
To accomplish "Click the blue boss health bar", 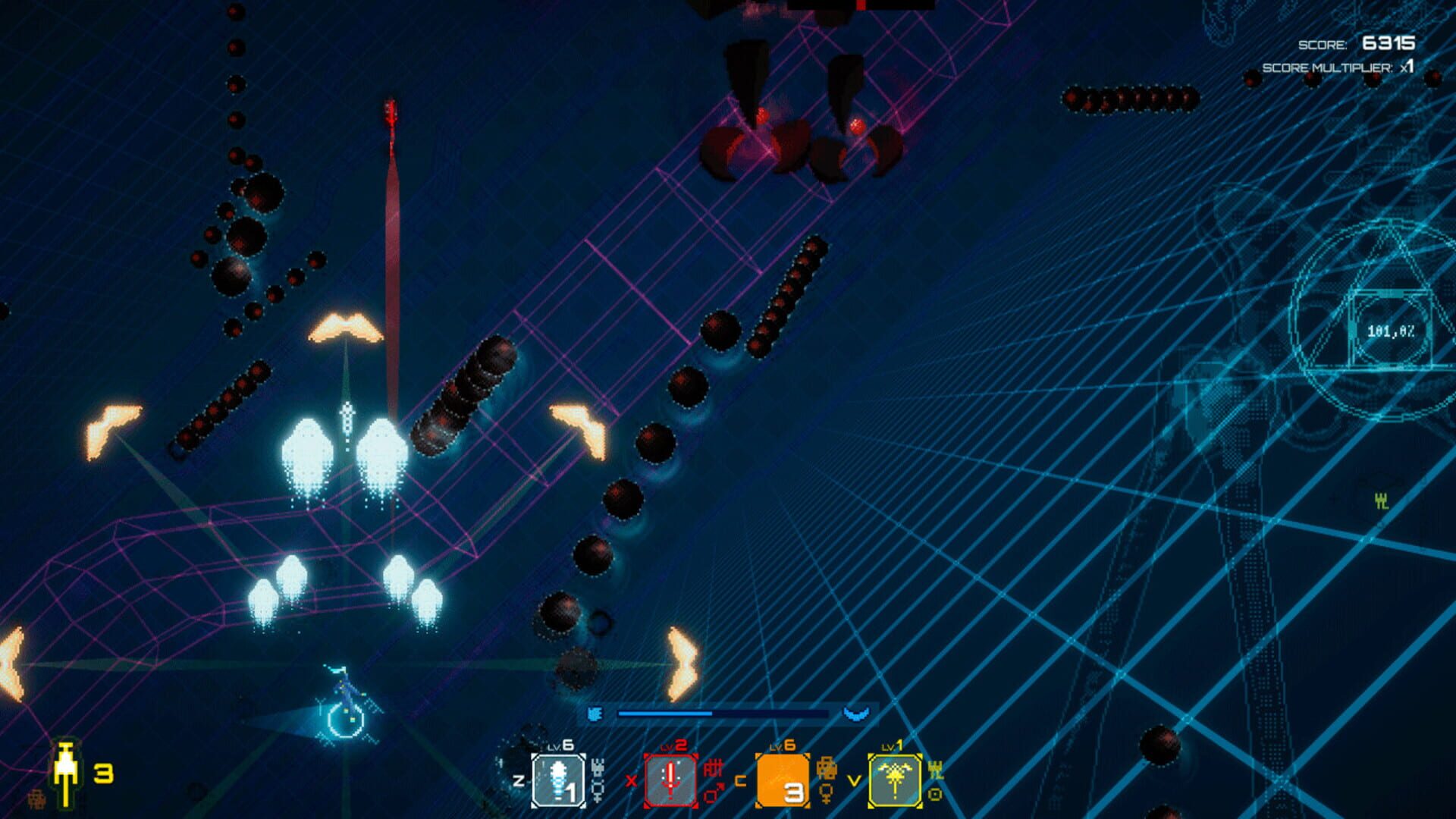I will pos(724,712).
